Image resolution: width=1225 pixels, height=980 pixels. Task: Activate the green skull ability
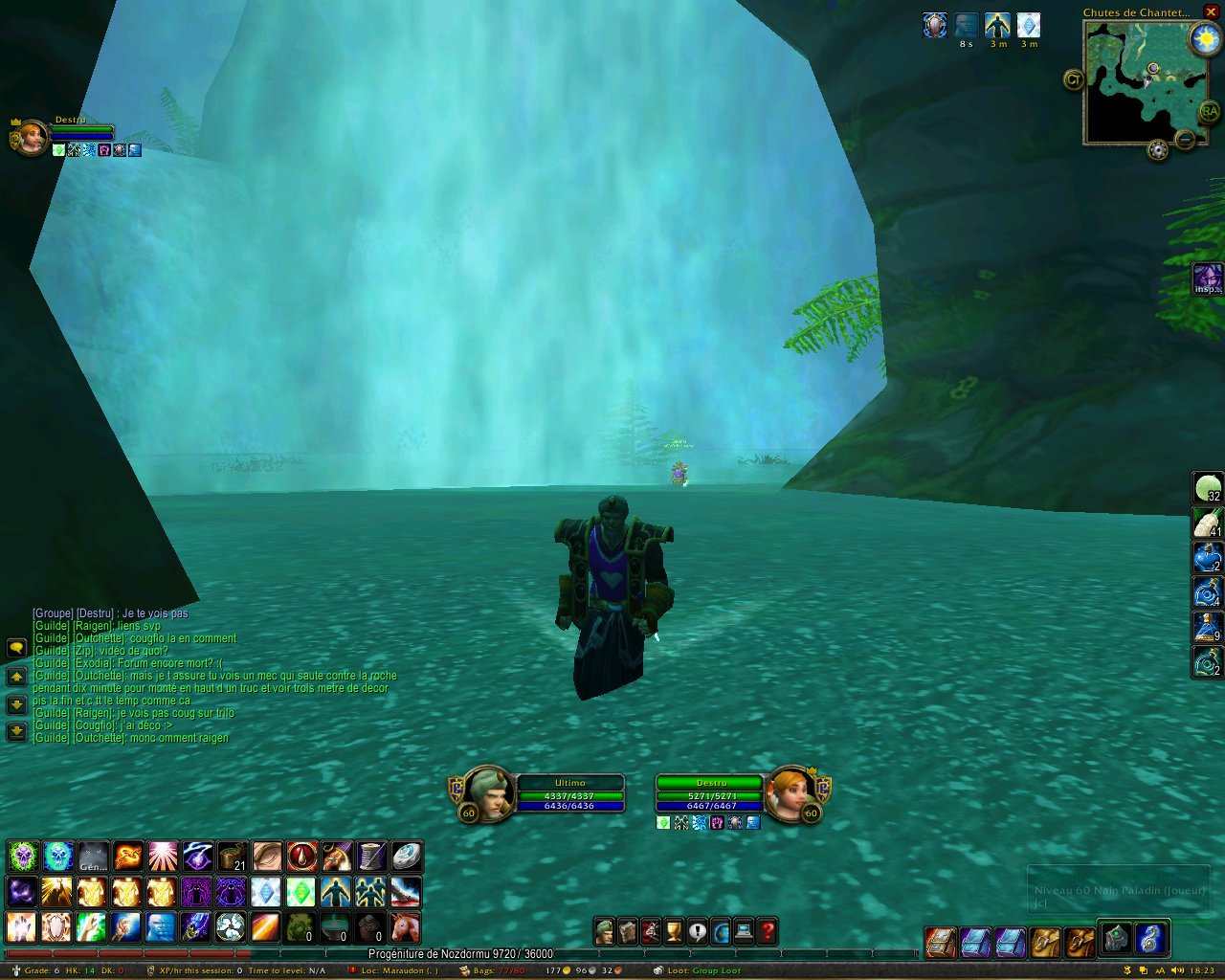(22, 856)
